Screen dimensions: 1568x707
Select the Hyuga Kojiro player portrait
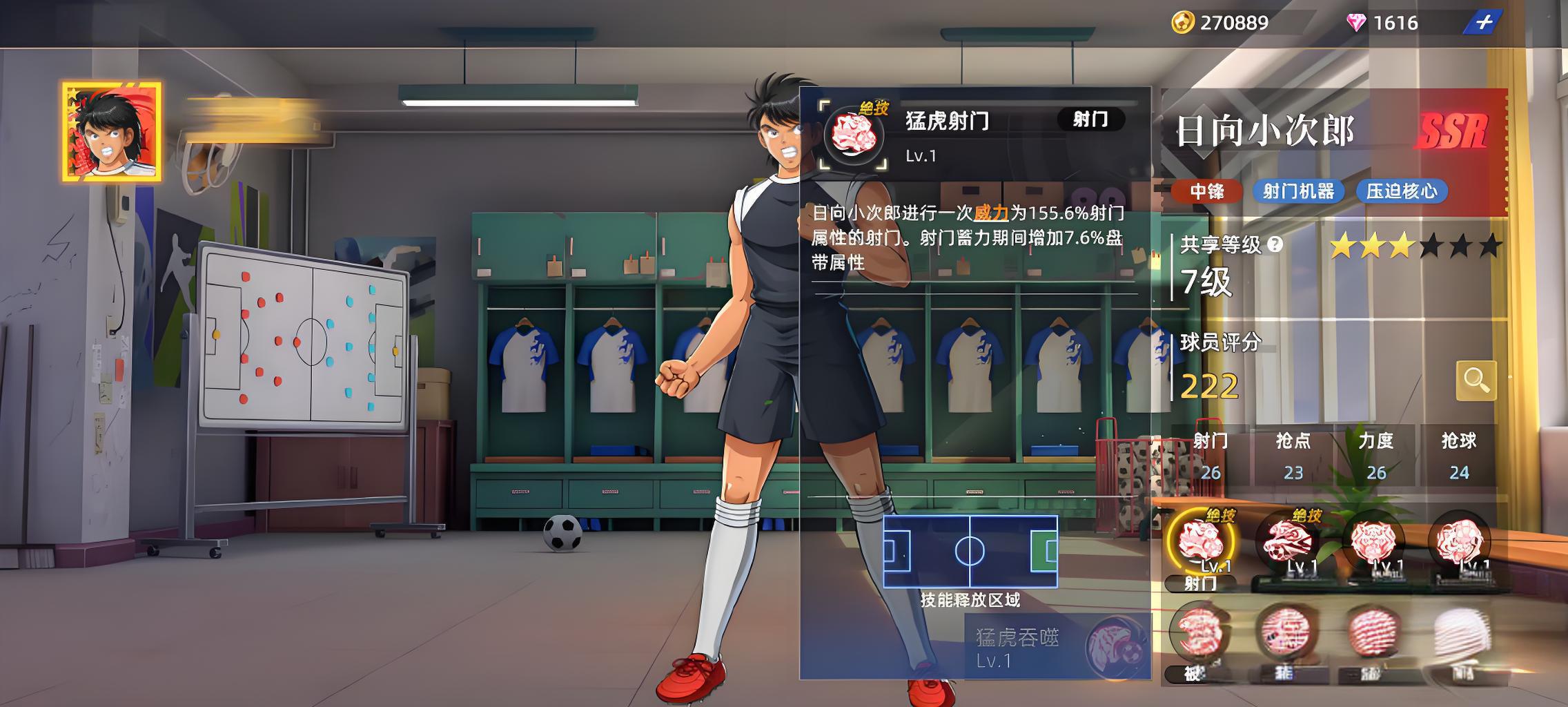tap(112, 132)
